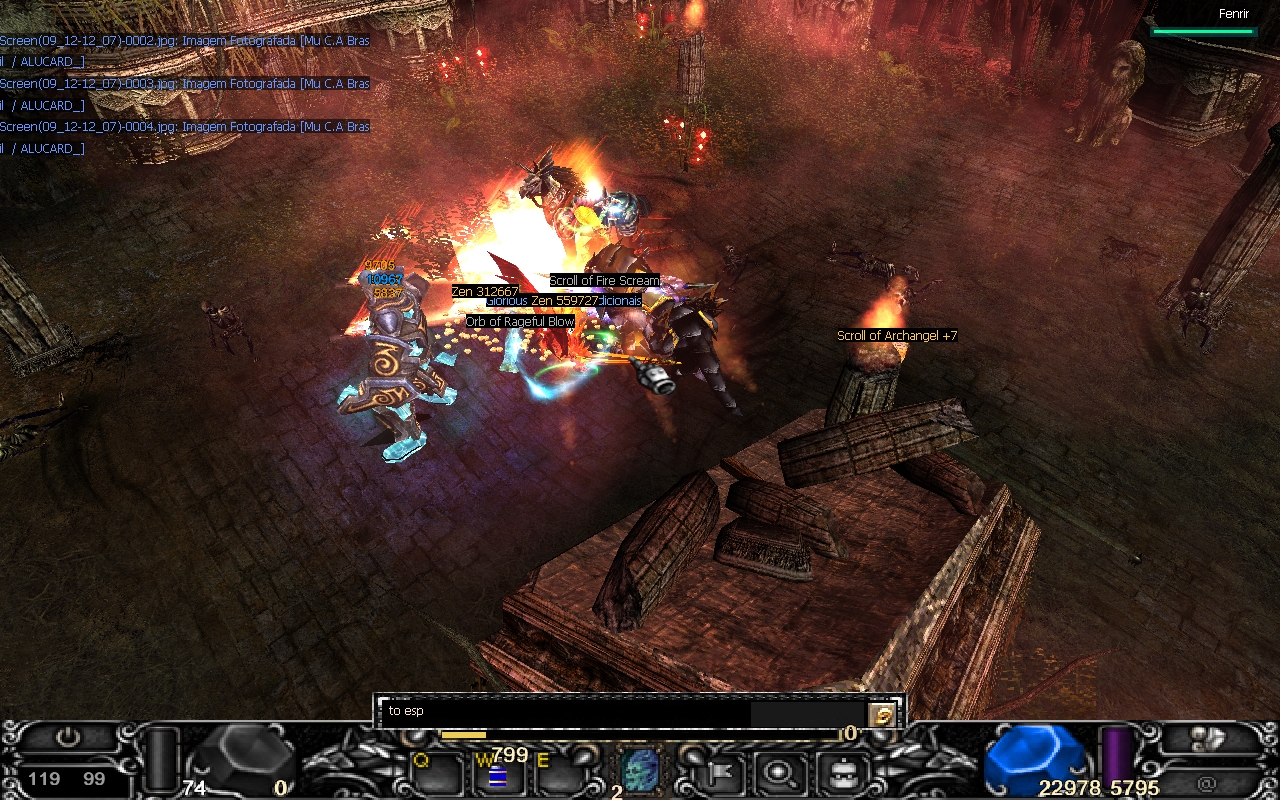Open the helmet icon button
Image resolution: width=1280 pixels, height=800 pixels.
click(x=840, y=772)
